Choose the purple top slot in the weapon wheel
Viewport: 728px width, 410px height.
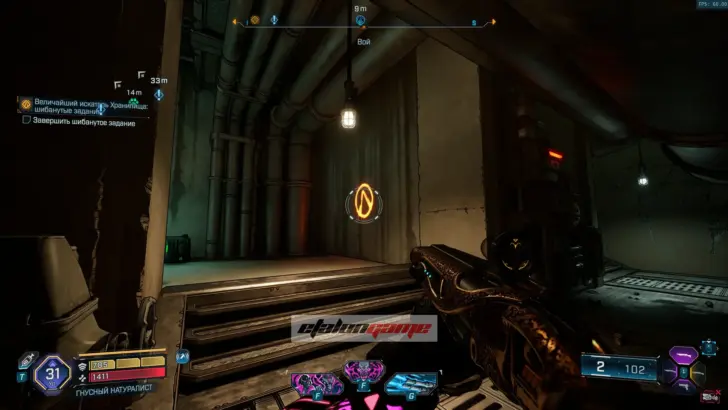683,354
